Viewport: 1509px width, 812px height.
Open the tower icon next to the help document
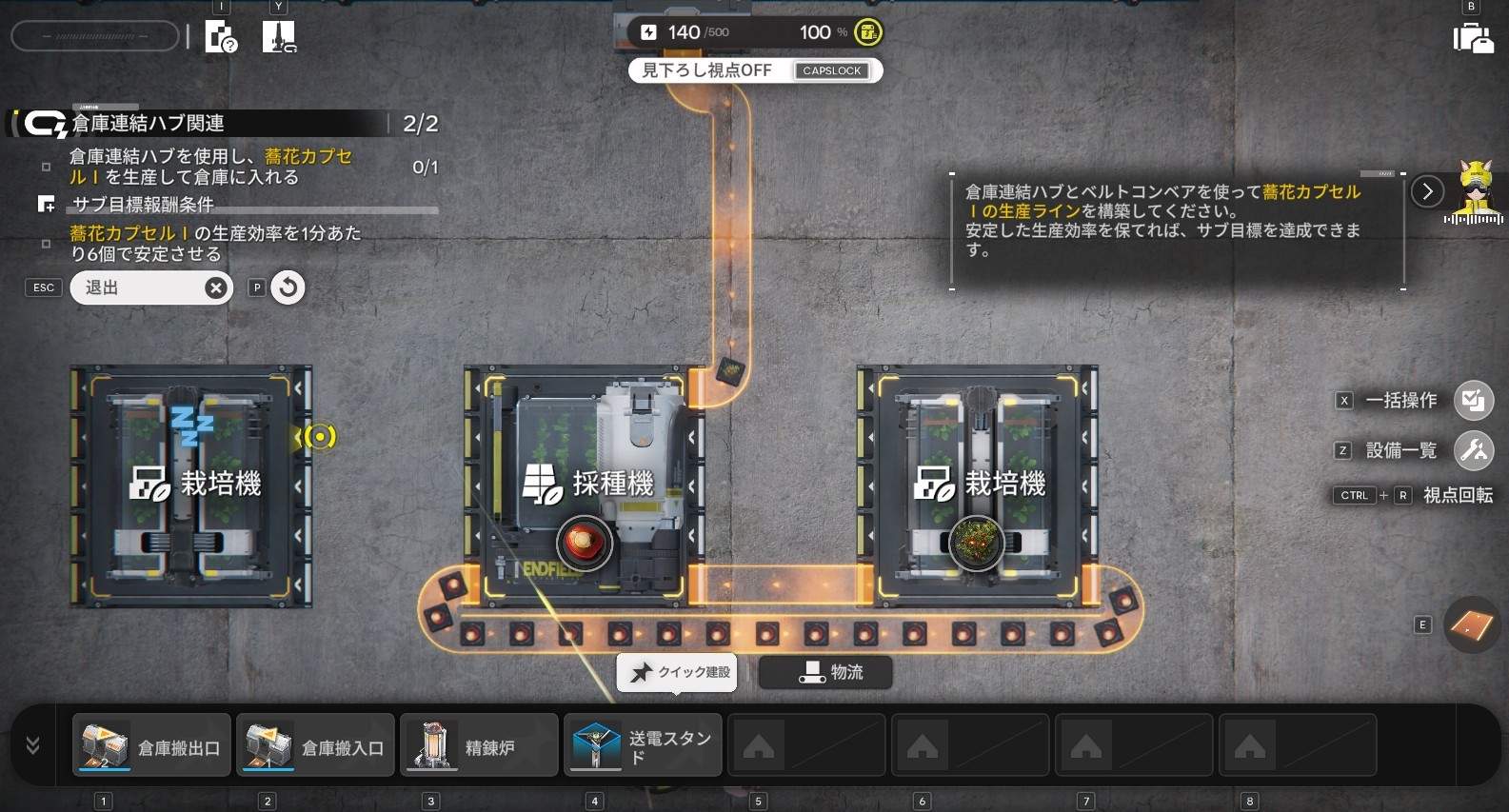point(278,38)
